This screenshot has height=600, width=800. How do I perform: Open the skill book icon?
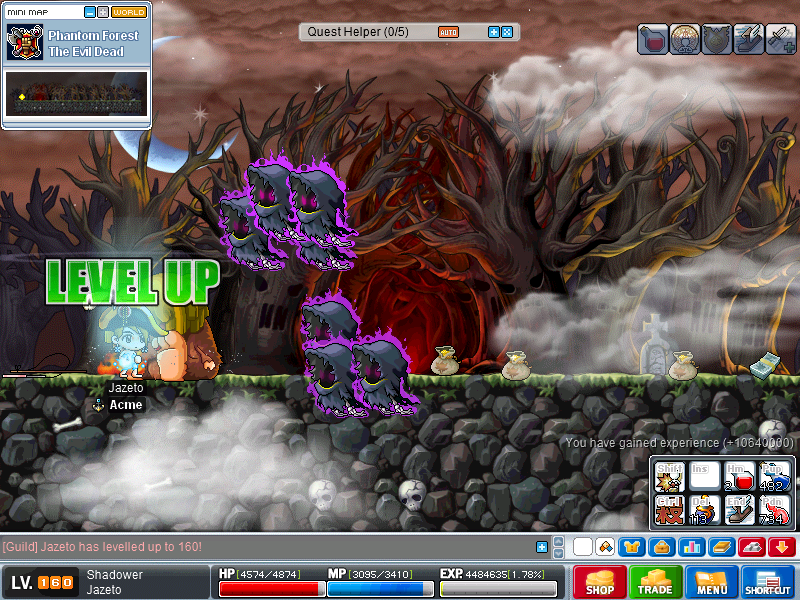[720, 547]
